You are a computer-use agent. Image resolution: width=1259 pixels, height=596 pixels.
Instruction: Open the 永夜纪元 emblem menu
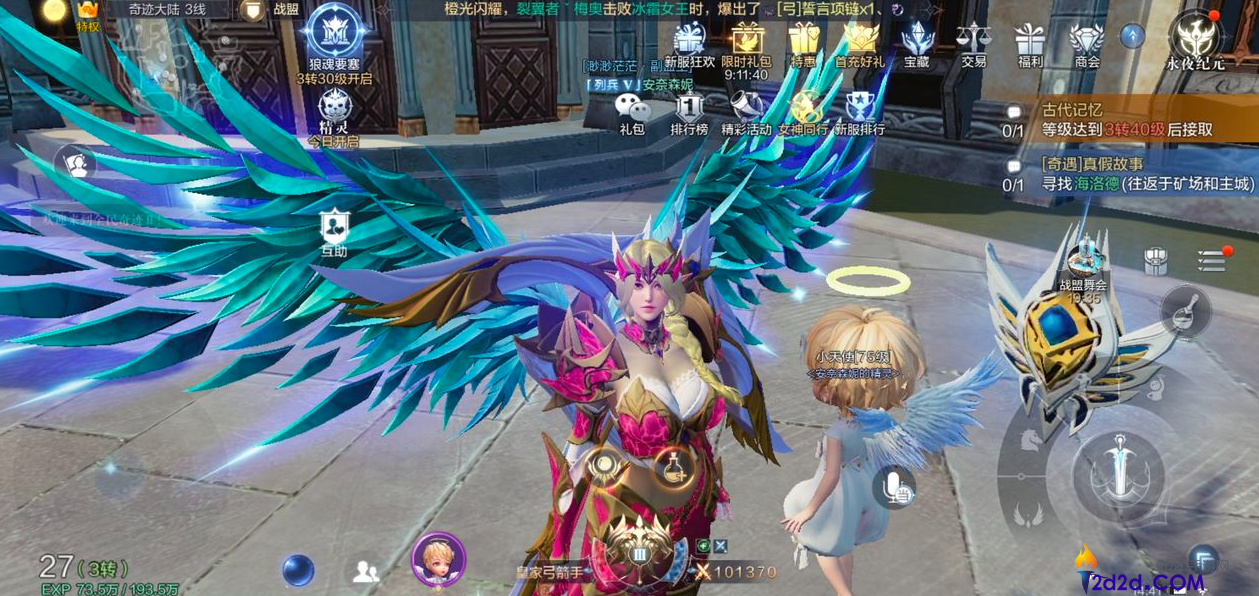tap(1196, 42)
